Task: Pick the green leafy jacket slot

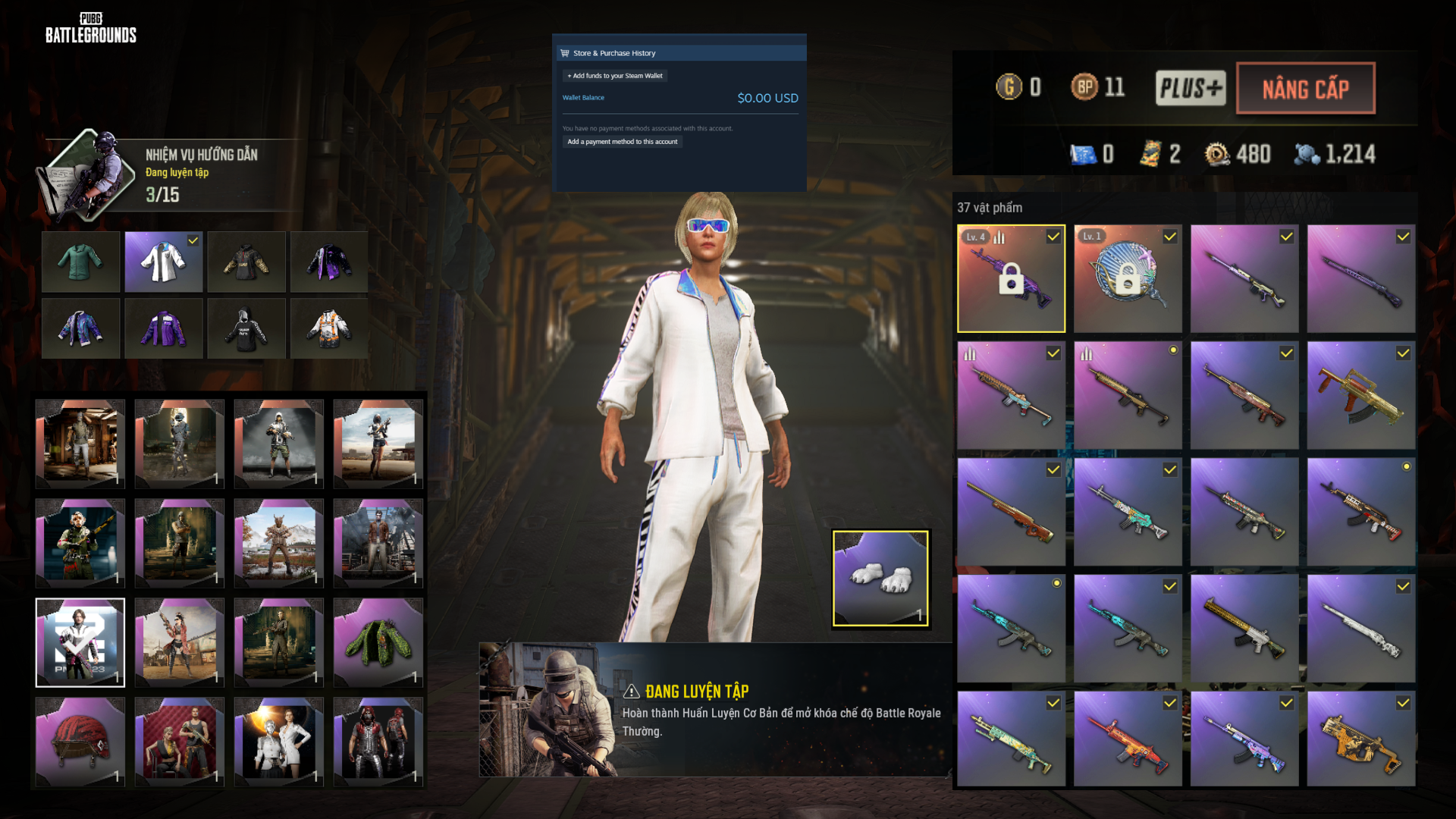Action: 378,642
